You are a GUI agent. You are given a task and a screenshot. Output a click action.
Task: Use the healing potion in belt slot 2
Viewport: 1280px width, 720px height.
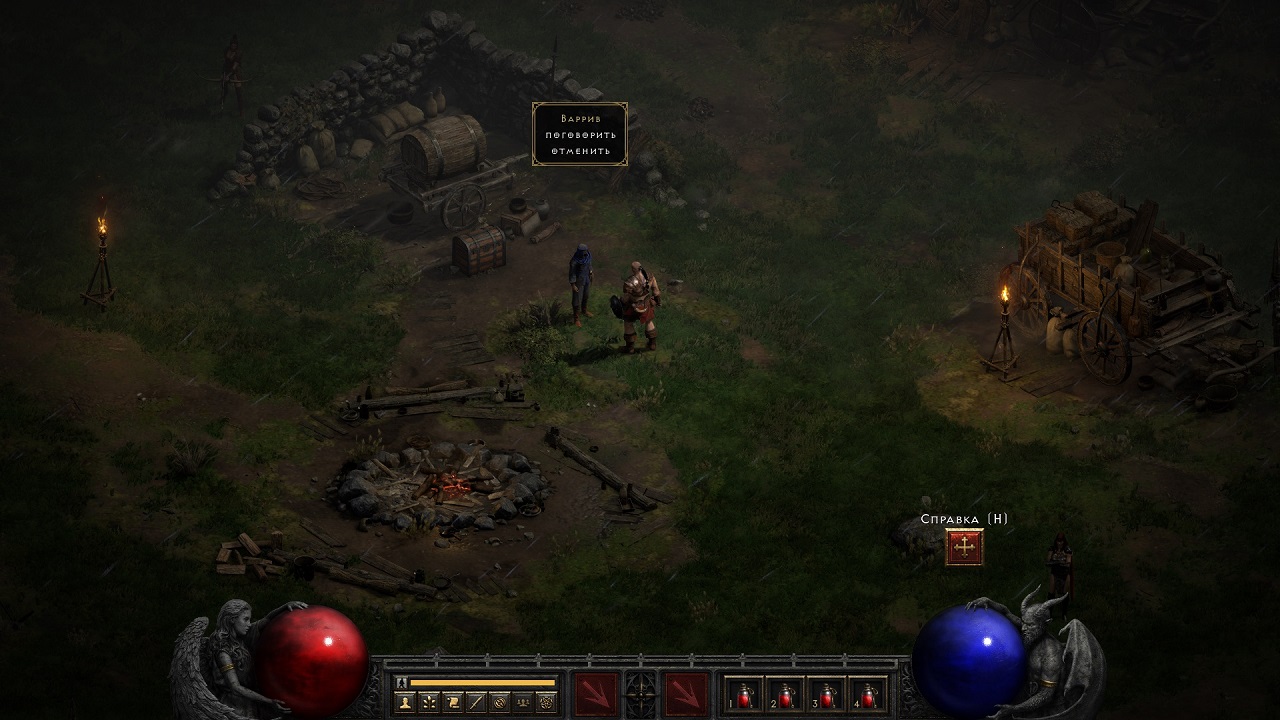pyautogui.click(x=787, y=694)
